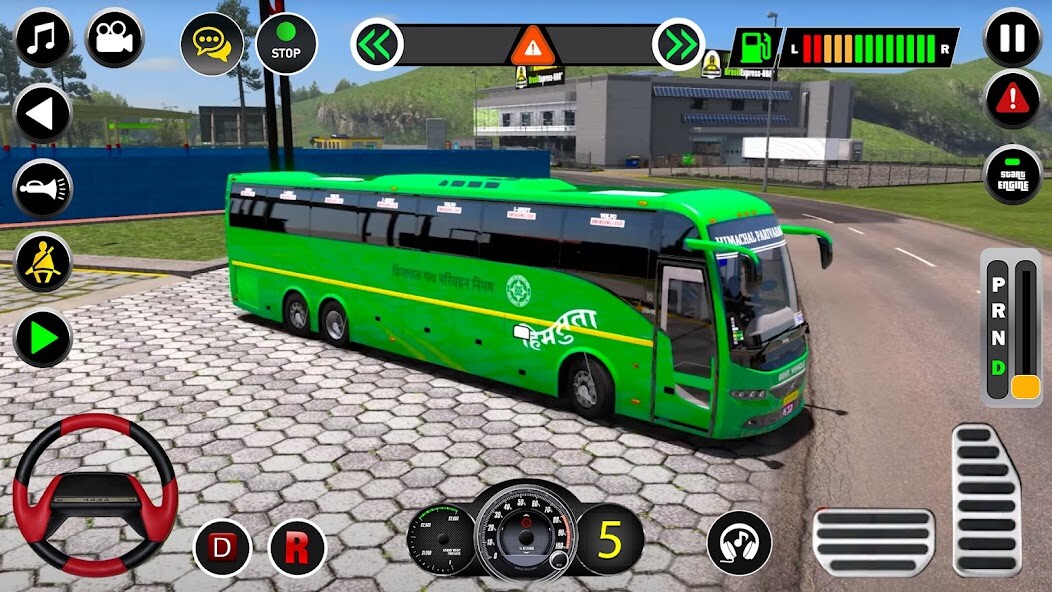The width and height of the screenshot is (1052, 592).
Task: Click the green right arrow button
Action: pos(43,338)
